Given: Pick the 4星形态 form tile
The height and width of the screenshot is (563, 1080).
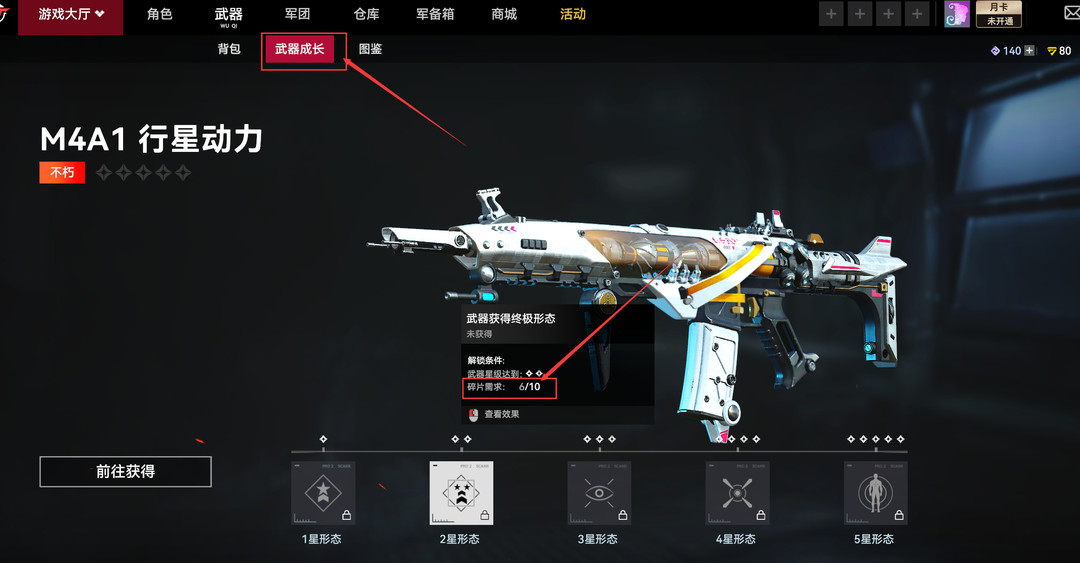Looking at the screenshot, I should tap(737, 493).
